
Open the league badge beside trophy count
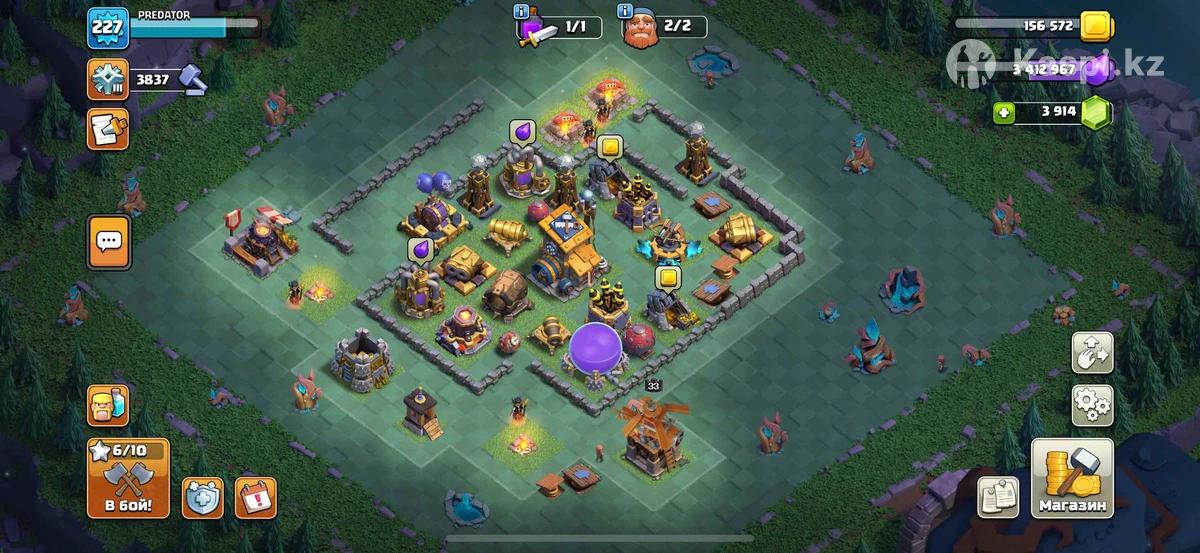107,80
